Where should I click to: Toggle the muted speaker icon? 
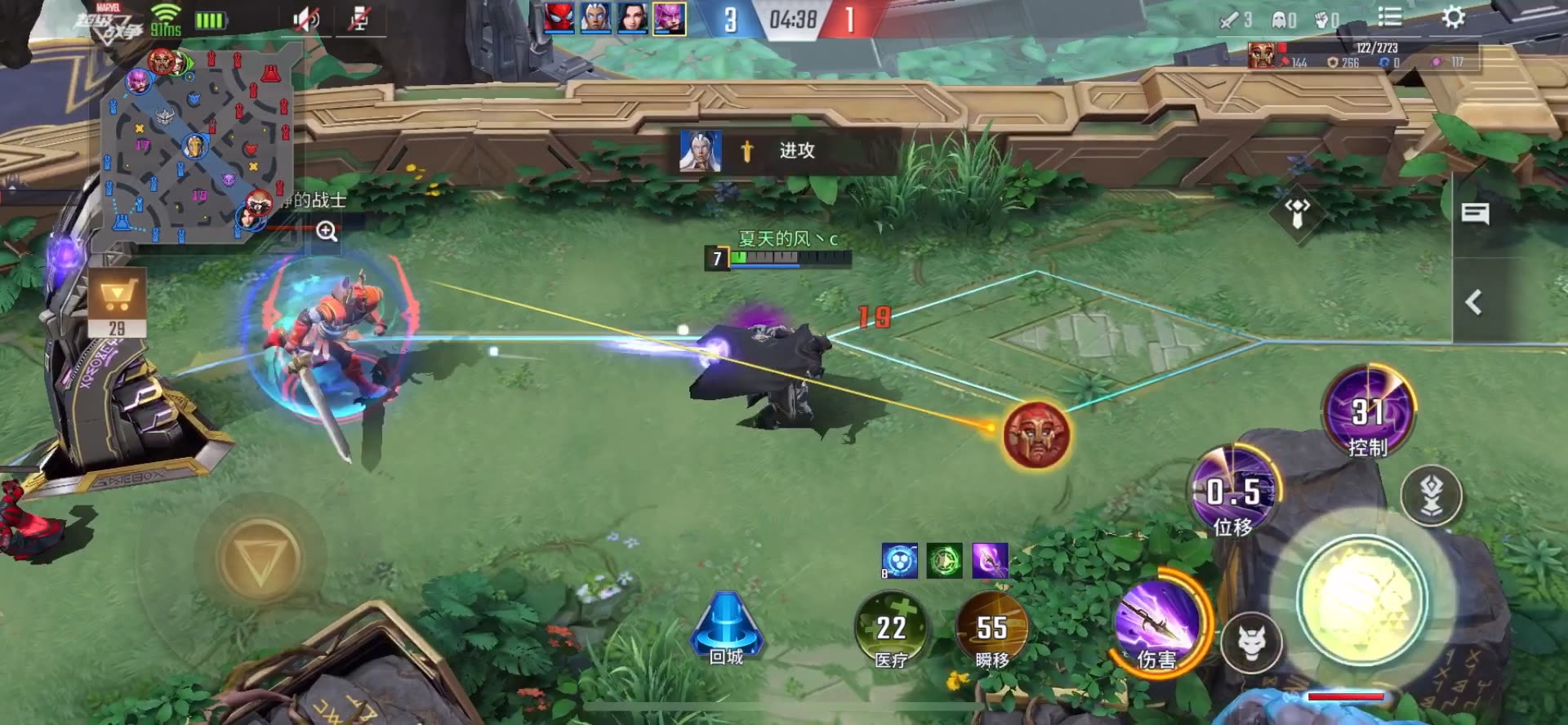tap(306, 20)
